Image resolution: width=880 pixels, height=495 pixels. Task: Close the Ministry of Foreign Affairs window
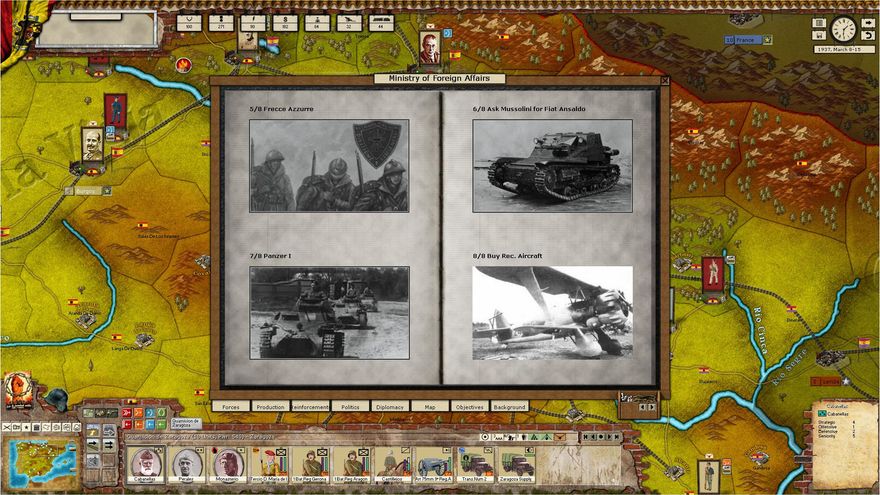coord(665,81)
